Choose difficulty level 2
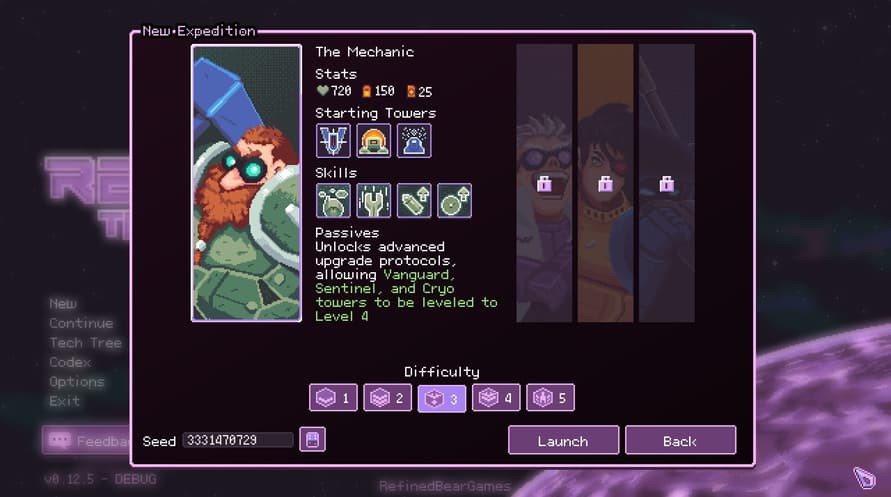 pos(387,398)
